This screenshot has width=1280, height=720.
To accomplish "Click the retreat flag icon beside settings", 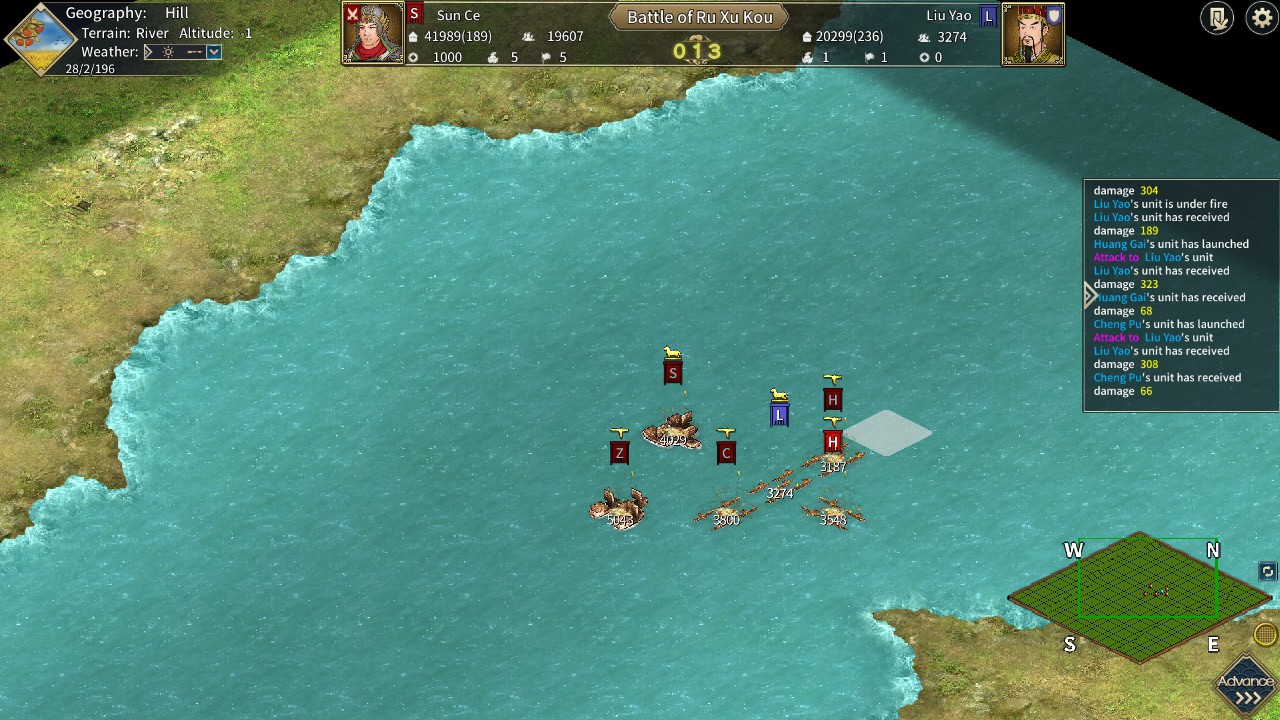I will click(x=1217, y=18).
